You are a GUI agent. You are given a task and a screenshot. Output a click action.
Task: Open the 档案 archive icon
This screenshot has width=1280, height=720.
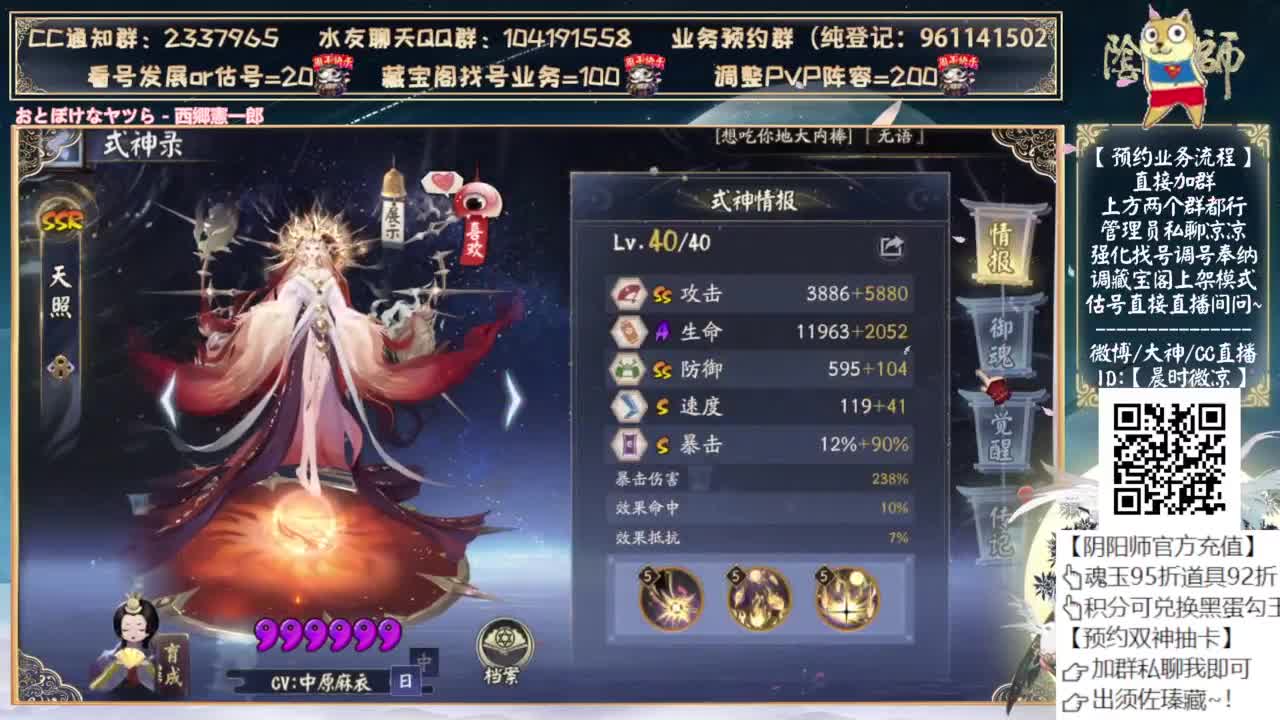point(503,640)
